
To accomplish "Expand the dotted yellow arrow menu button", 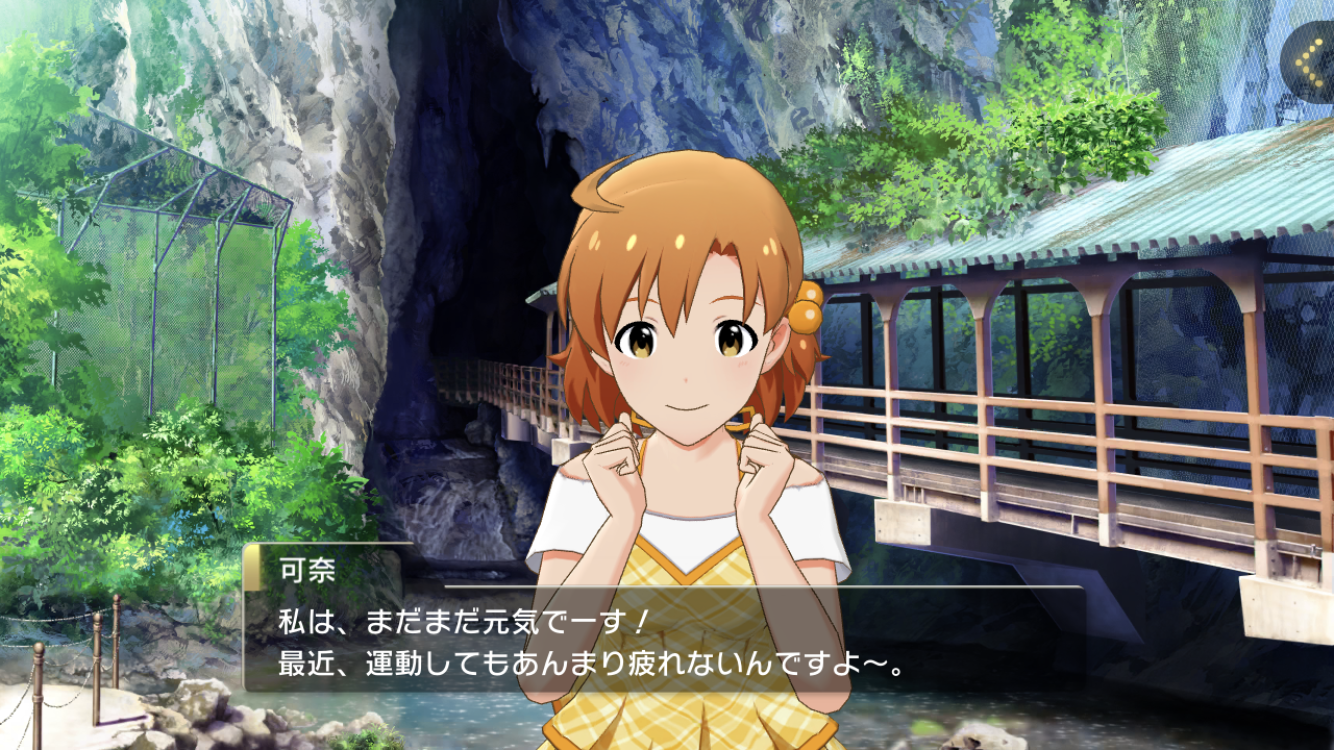I will (x=1311, y=62).
